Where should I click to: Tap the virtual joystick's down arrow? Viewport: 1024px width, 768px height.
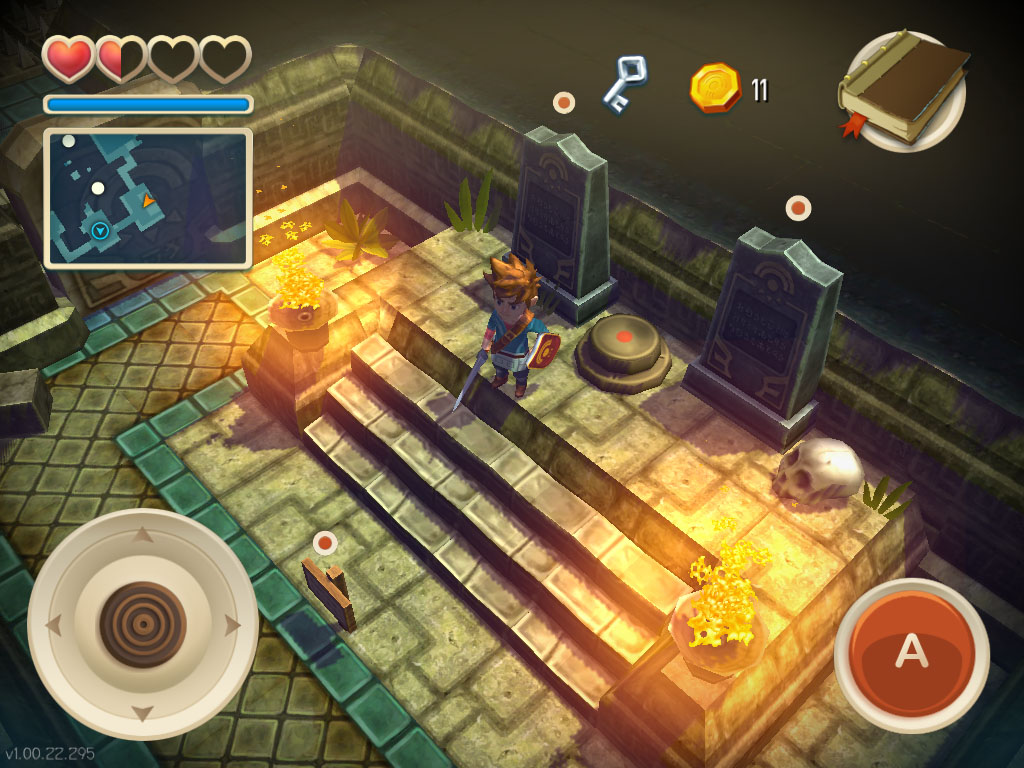(x=142, y=714)
